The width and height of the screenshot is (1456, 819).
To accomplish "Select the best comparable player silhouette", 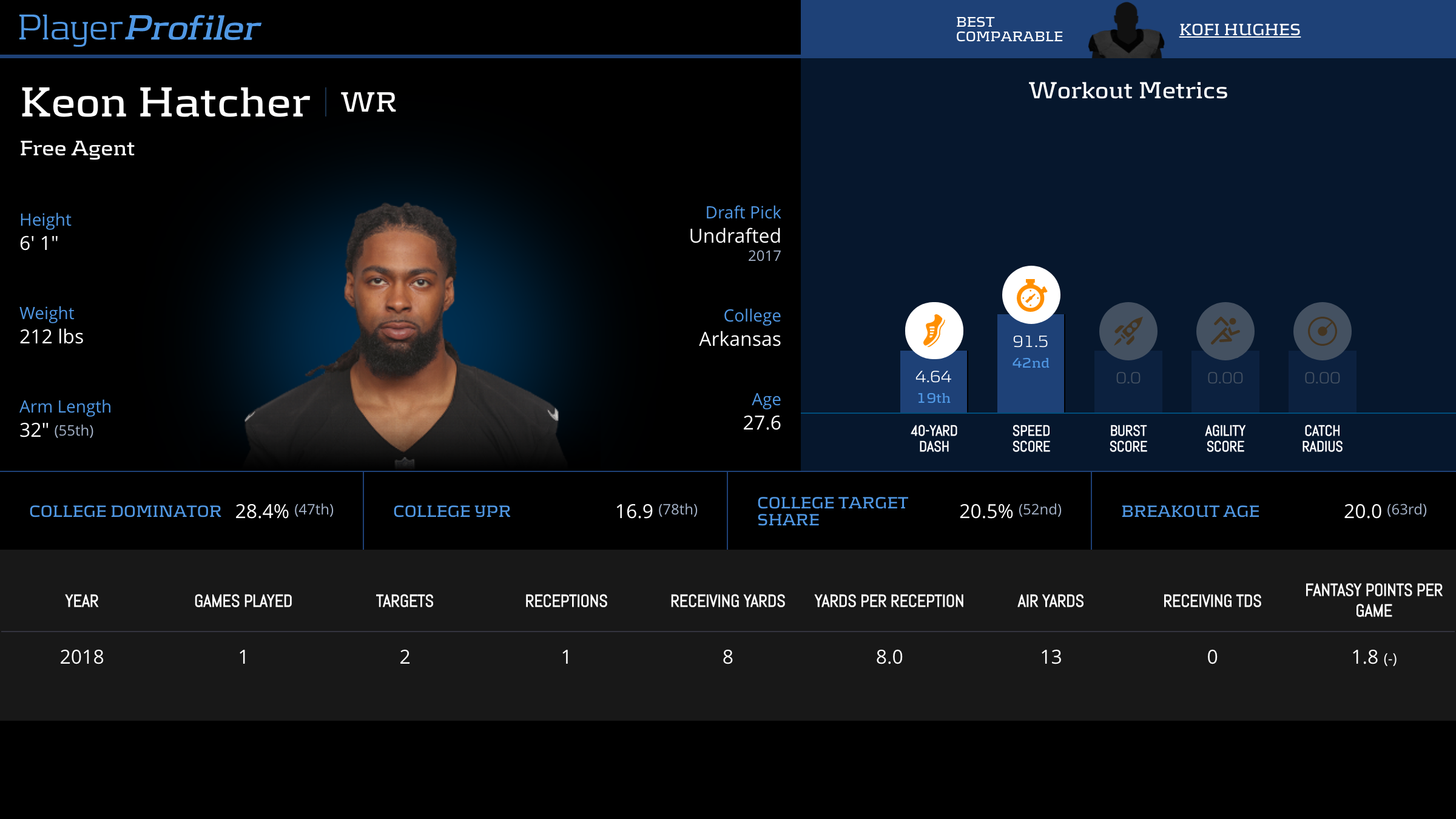I will point(1126,32).
